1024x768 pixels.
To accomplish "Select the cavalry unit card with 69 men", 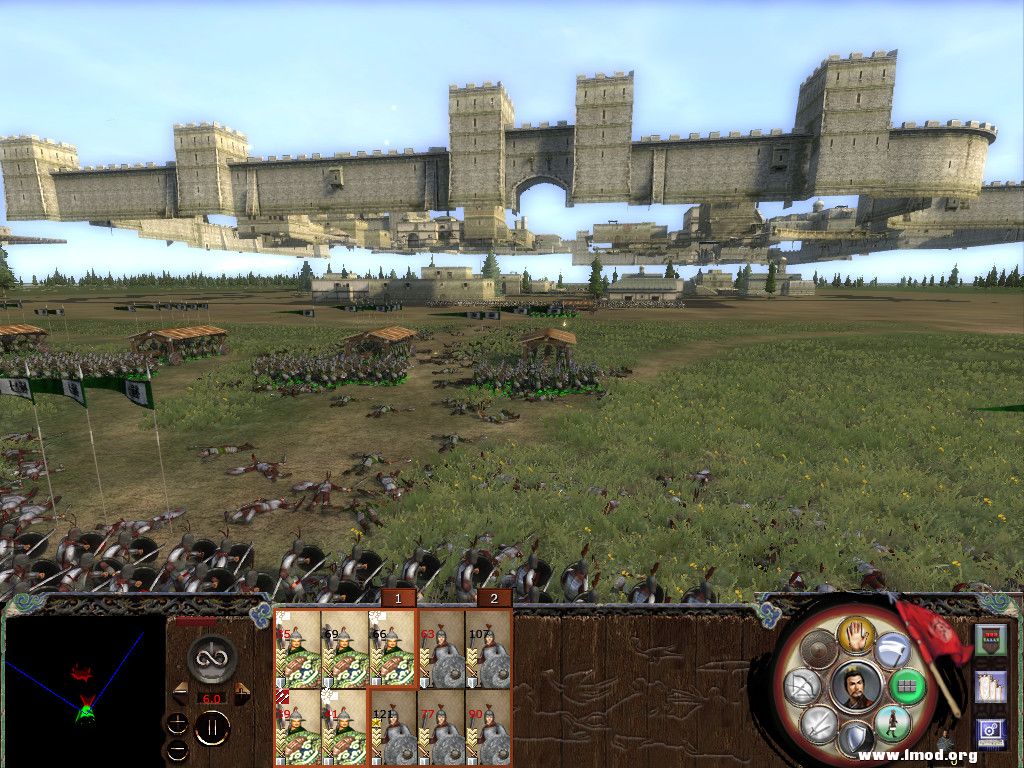I will point(345,648).
